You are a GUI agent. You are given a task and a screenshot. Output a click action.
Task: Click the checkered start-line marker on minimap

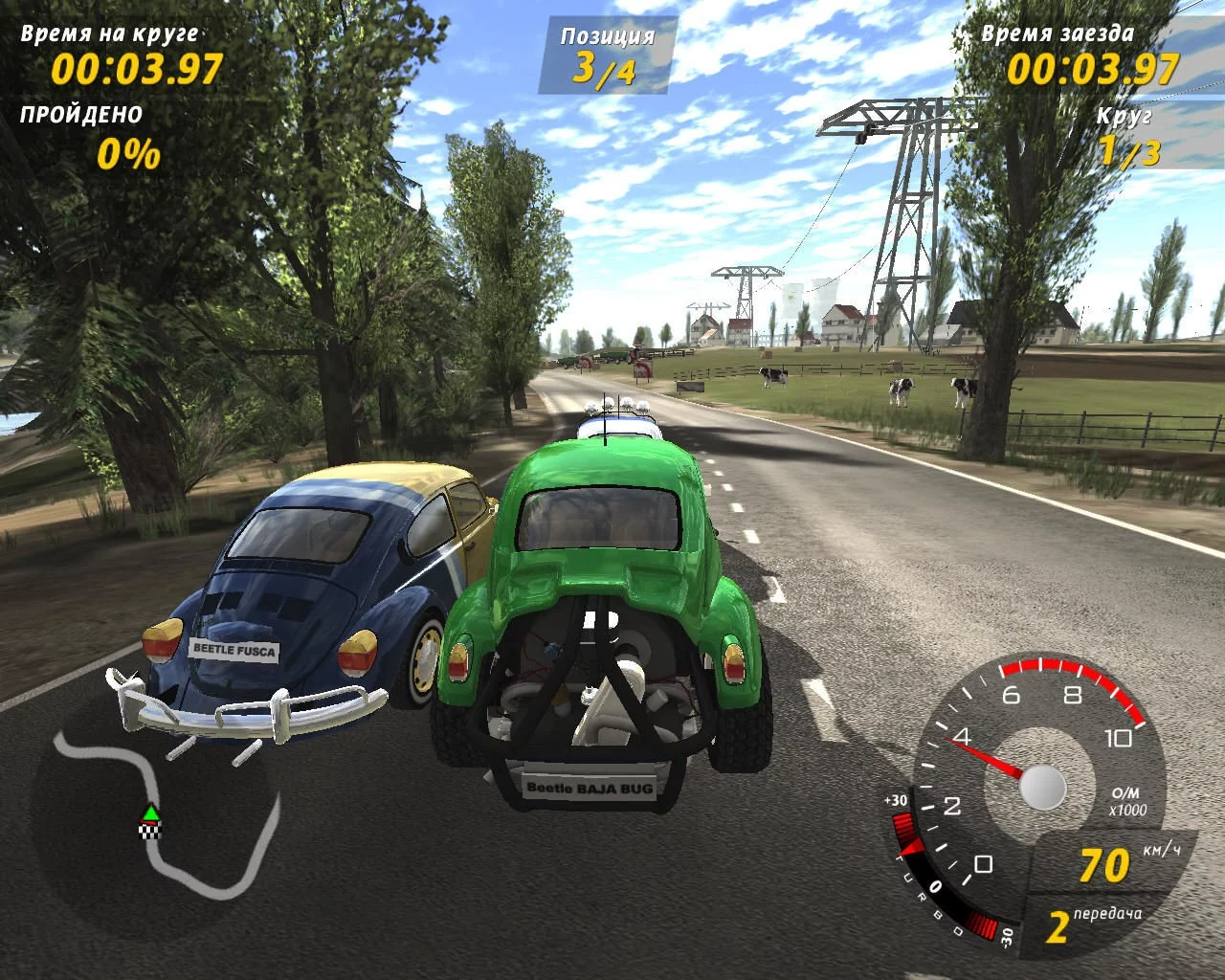(x=150, y=830)
